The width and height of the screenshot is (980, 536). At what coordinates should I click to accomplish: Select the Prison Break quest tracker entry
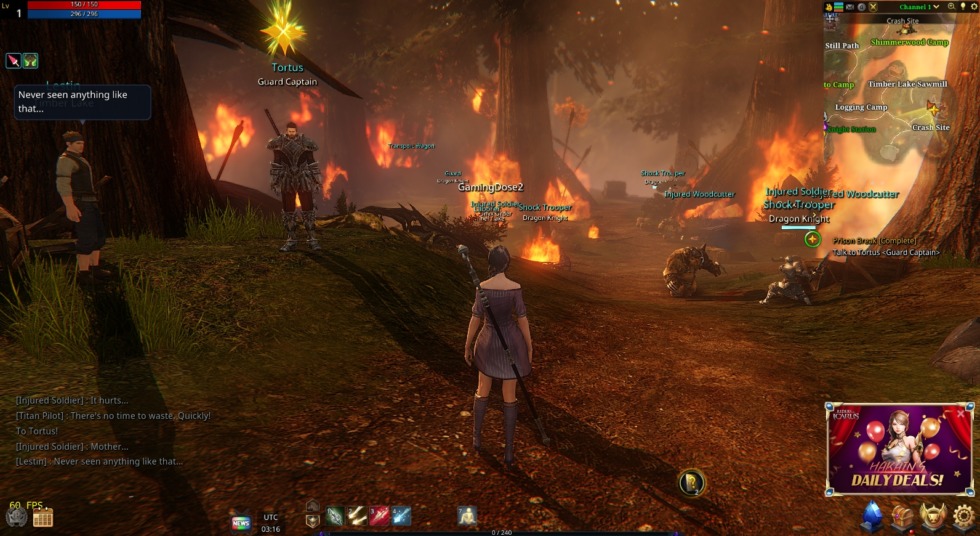pyautogui.click(x=875, y=241)
